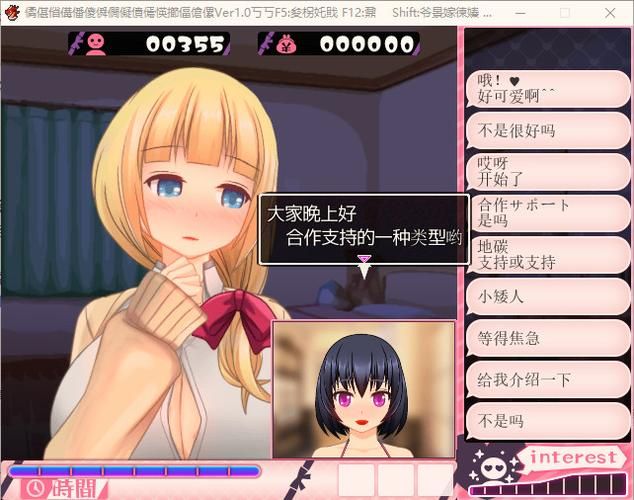Screen dimensions: 634x500
Task: Choose the "地碳 支持或支持" comment
Action: (547, 254)
